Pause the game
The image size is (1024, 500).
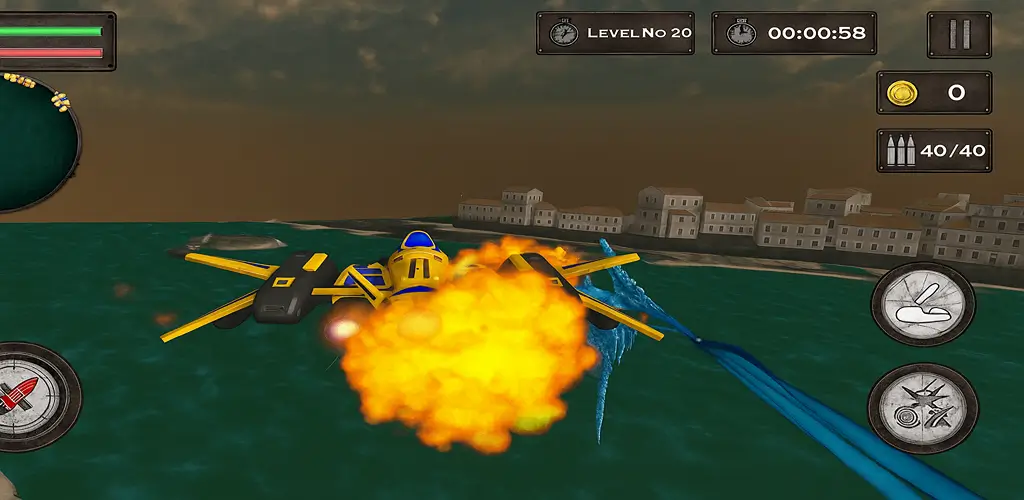click(x=958, y=35)
